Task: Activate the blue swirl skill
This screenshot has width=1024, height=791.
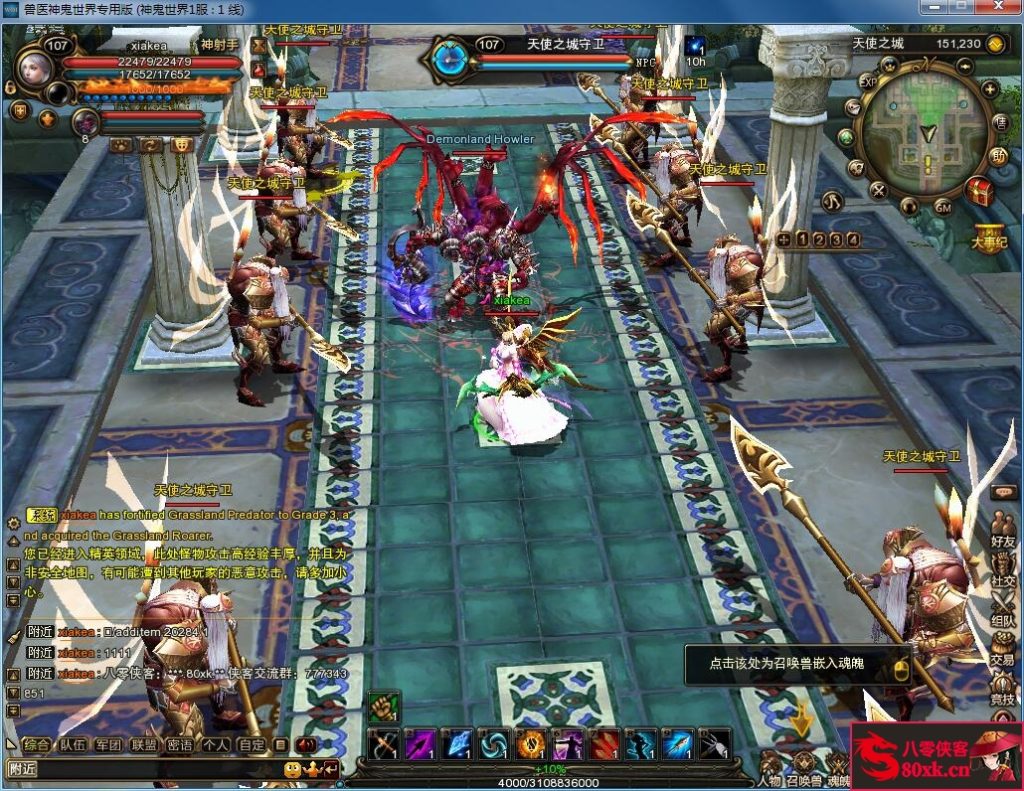Action: tap(493, 745)
